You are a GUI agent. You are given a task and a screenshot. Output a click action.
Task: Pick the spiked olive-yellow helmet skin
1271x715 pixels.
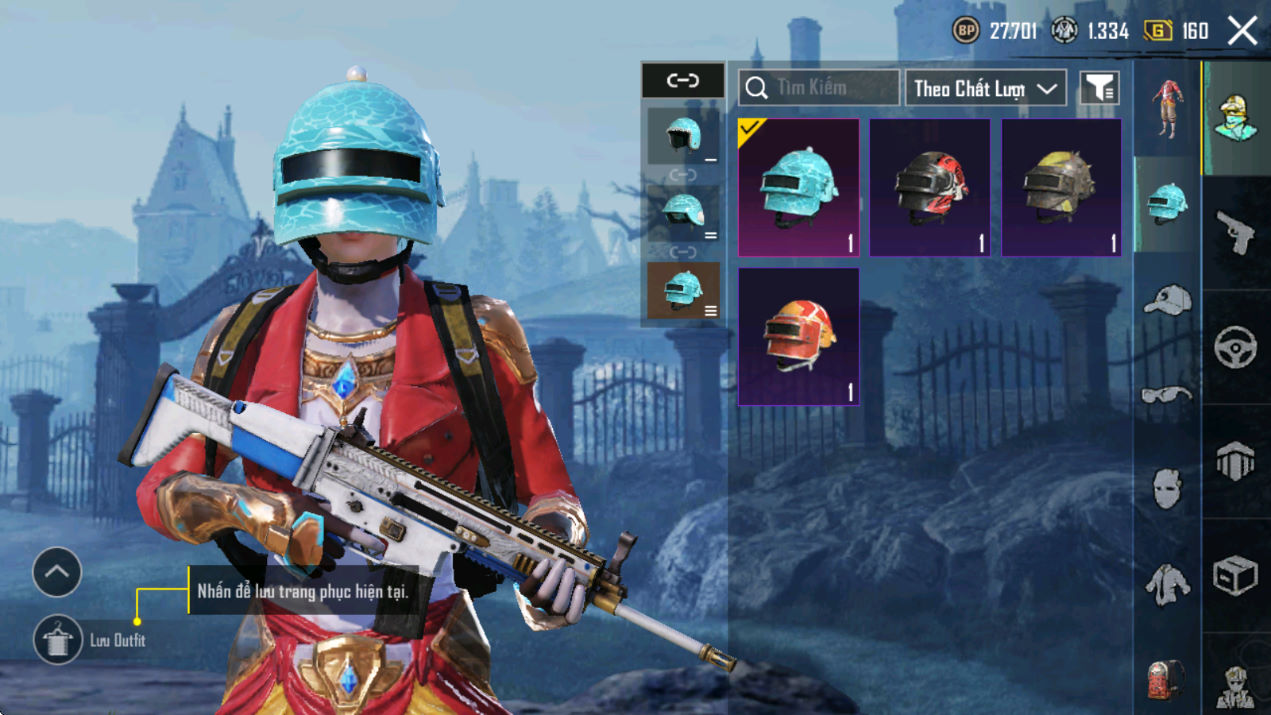coord(1061,188)
